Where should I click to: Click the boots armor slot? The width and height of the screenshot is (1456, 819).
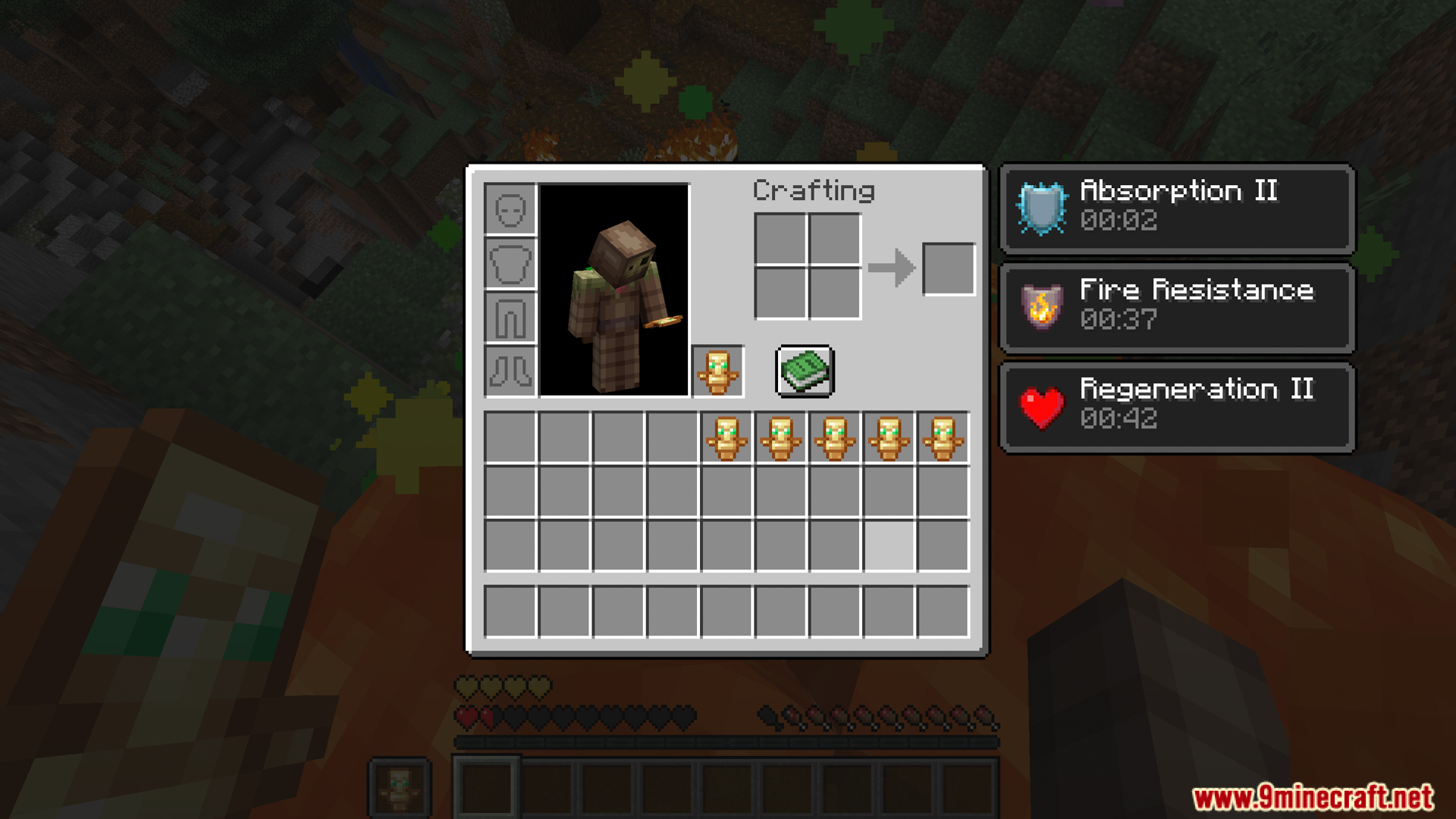511,371
